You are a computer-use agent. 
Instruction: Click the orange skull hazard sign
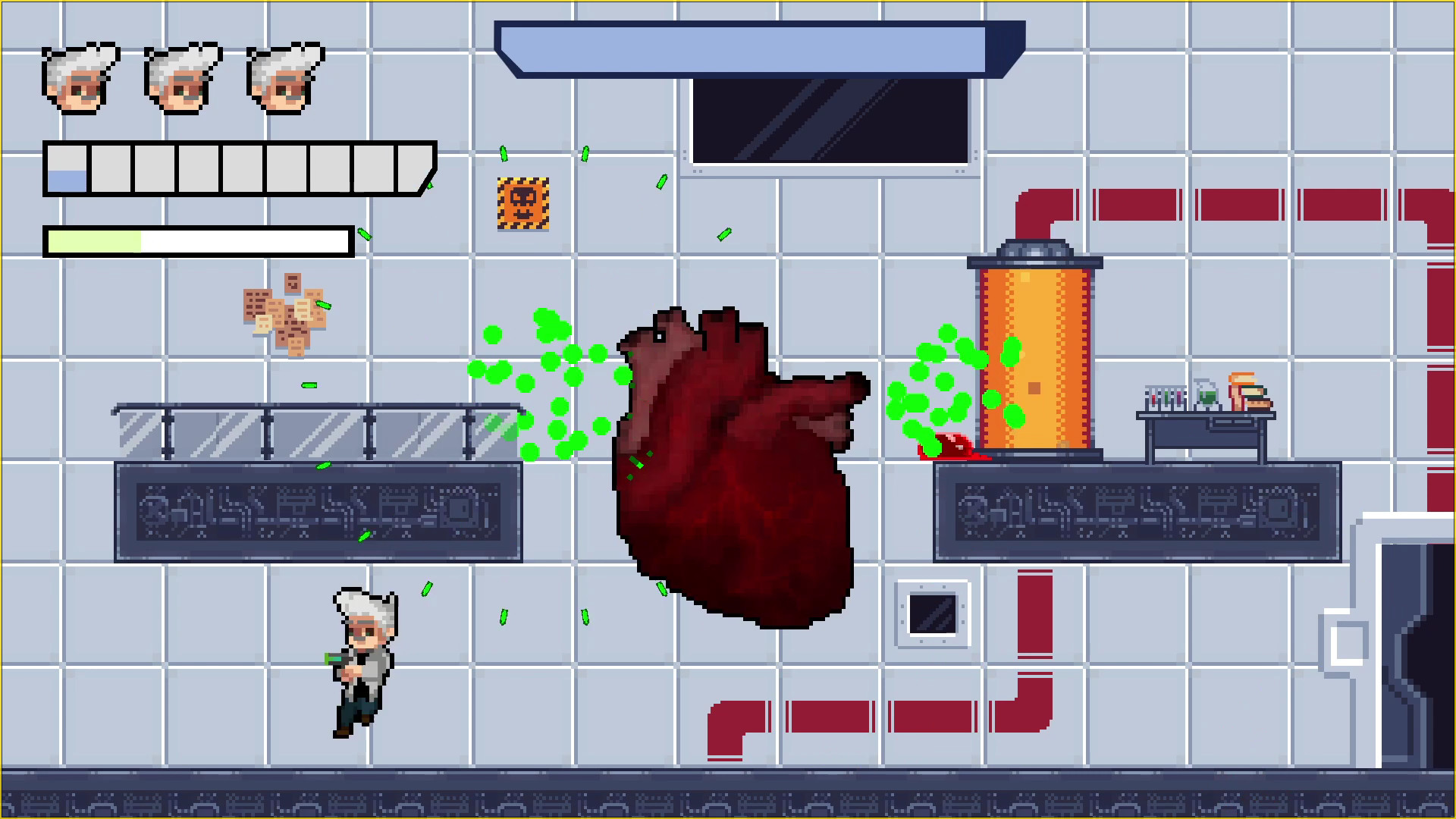[523, 205]
